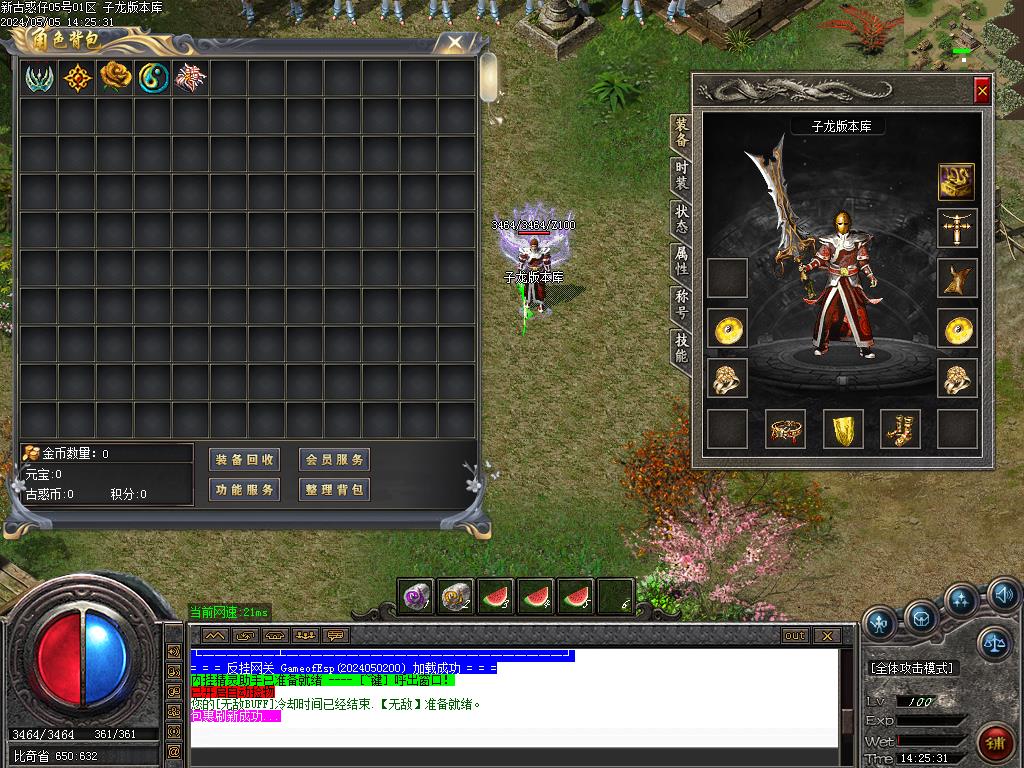Click the 装备回收 equipment recycle button

click(x=245, y=460)
